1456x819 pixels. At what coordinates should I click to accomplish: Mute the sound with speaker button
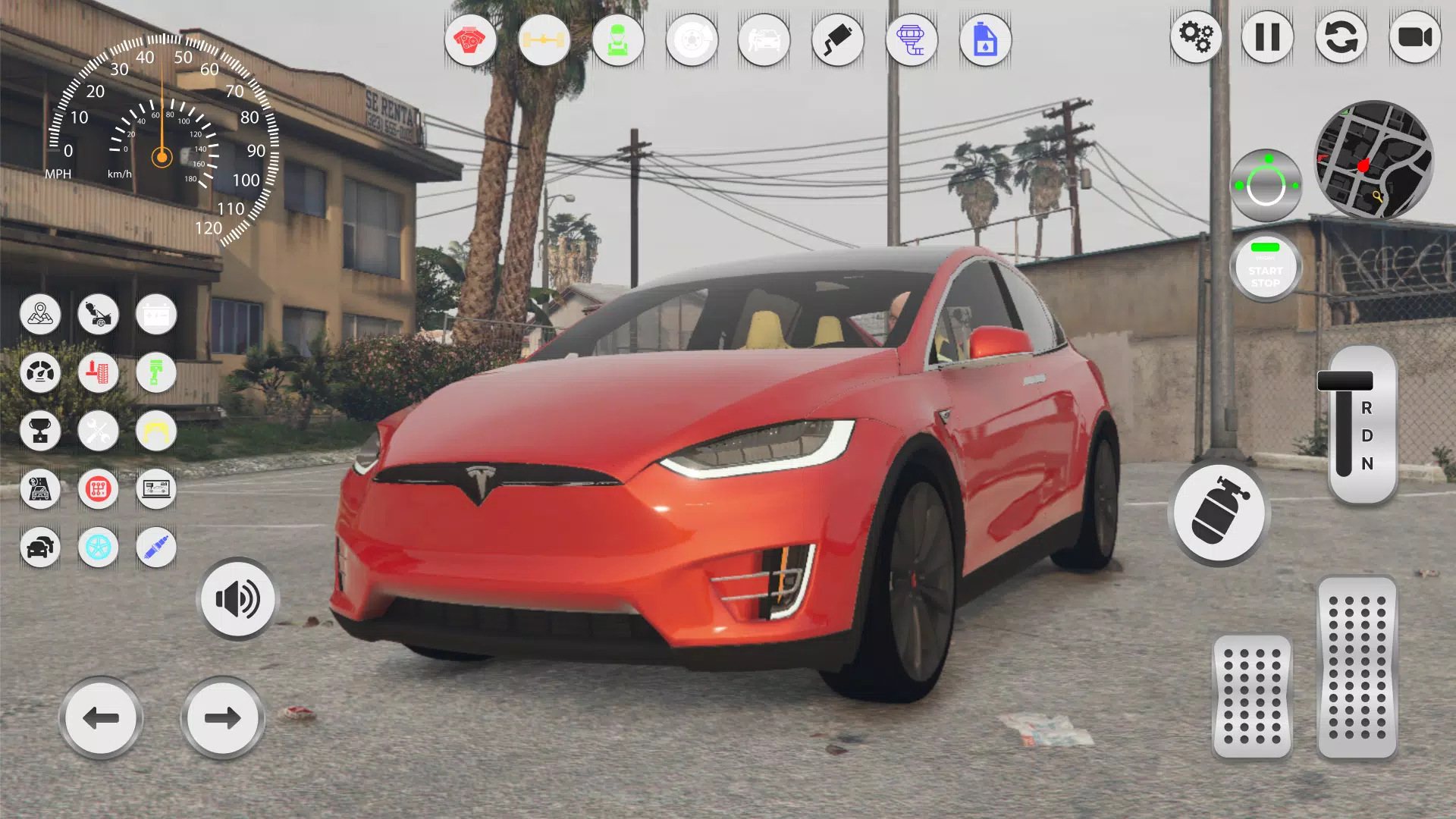[237, 598]
